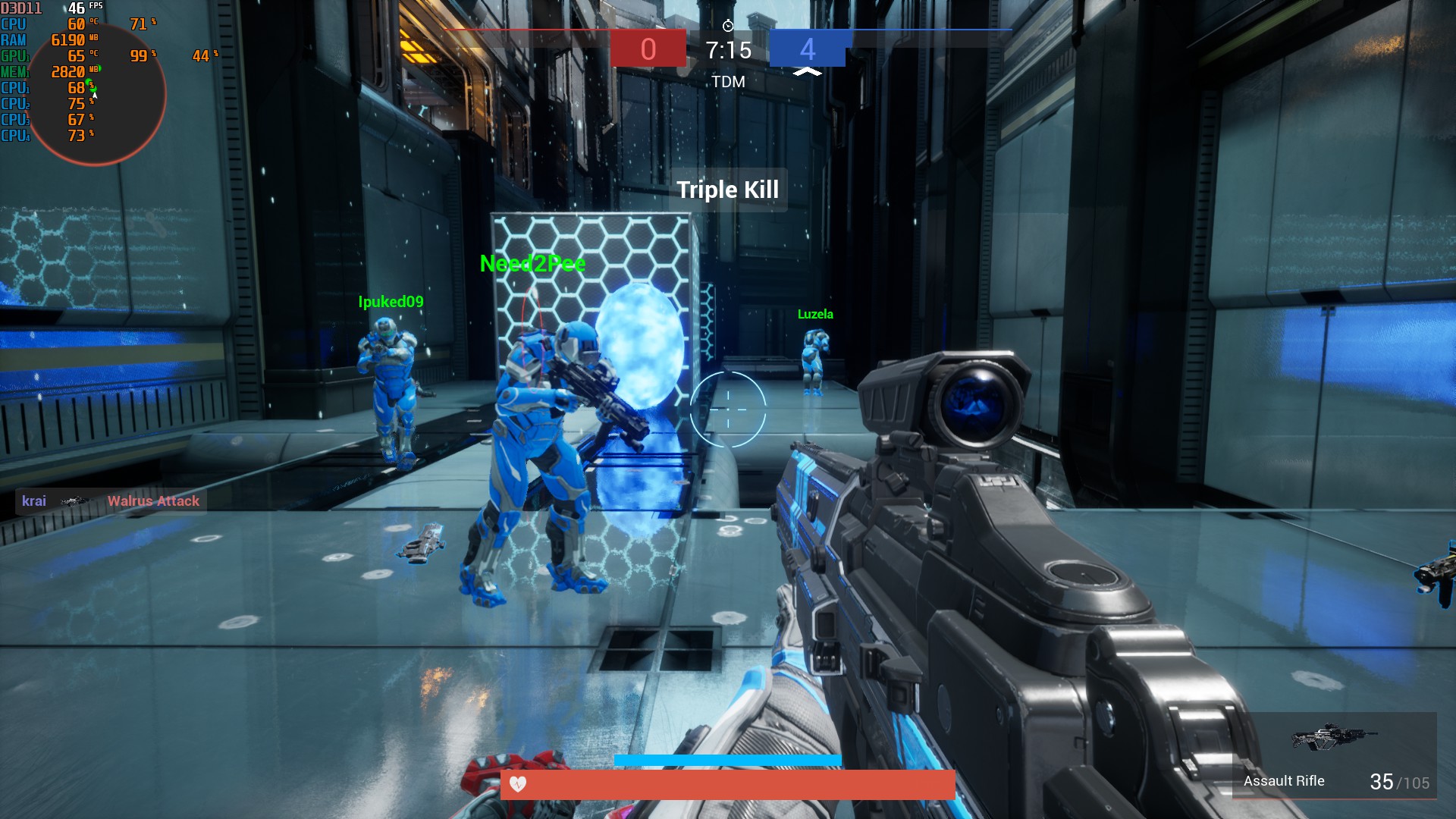Click the Triple Kill notification banner
Viewport: 1456px width, 819px height.
tap(727, 190)
